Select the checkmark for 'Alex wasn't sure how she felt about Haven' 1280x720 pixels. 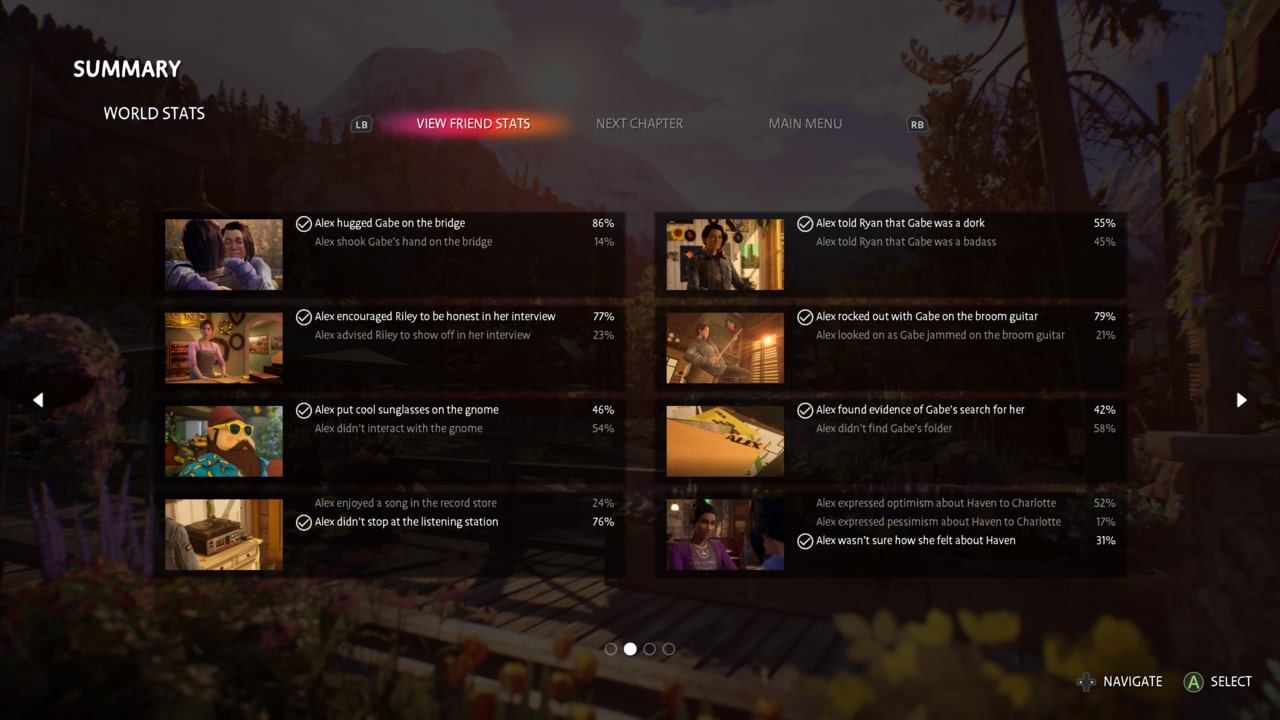pos(805,541)
